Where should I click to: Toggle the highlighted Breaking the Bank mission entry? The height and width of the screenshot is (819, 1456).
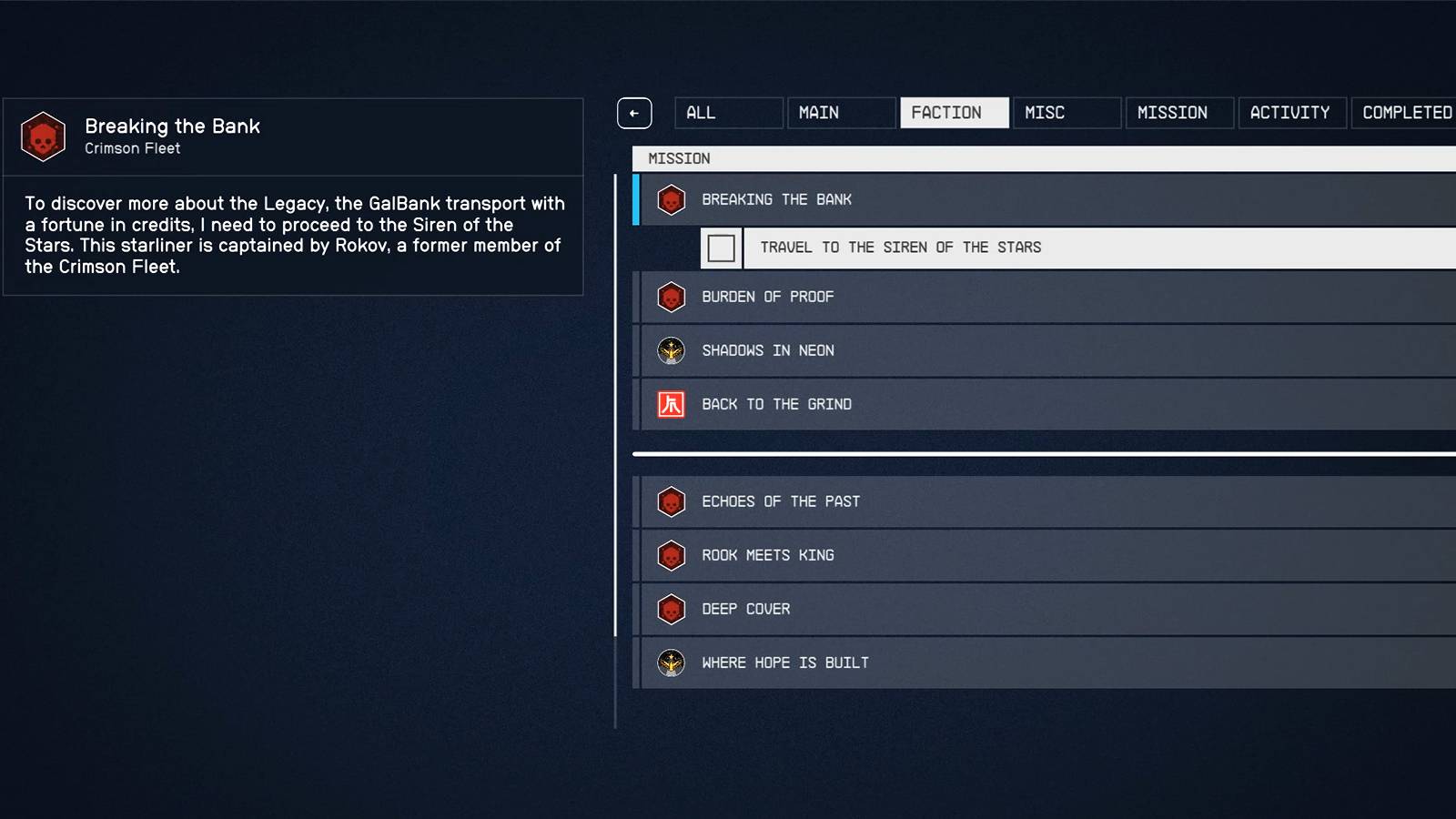pyautogui.click(x=910, y=199)
